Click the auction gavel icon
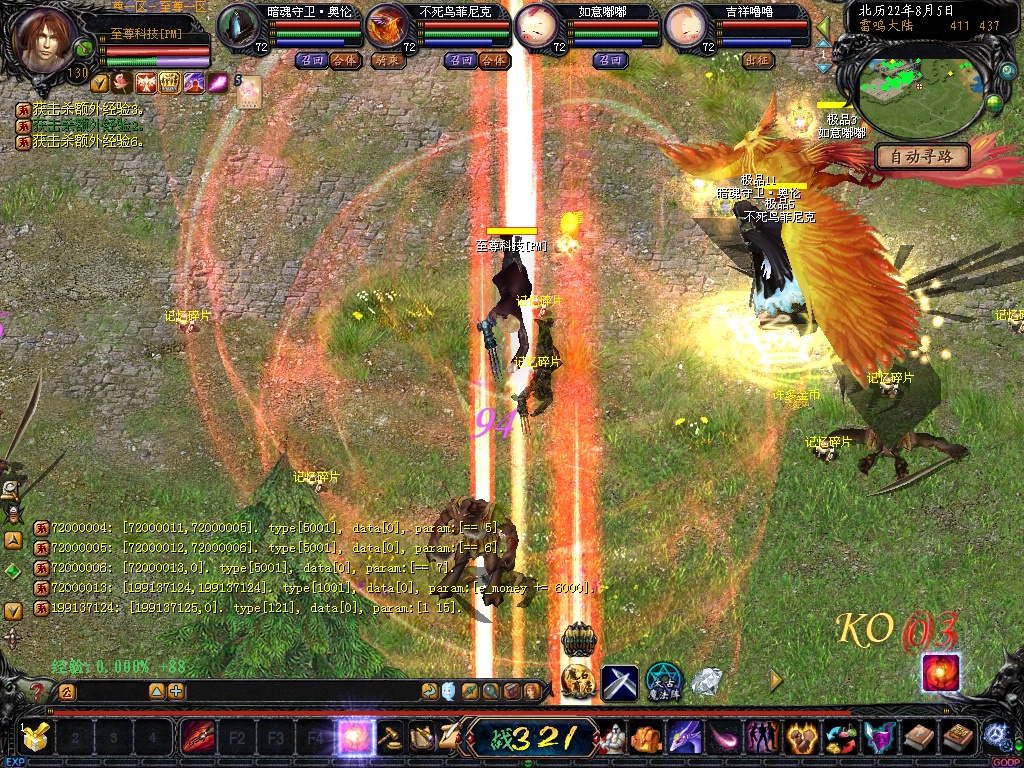Image resolution: width=1024 pixels, height=768 pixels. coord(390,738)
